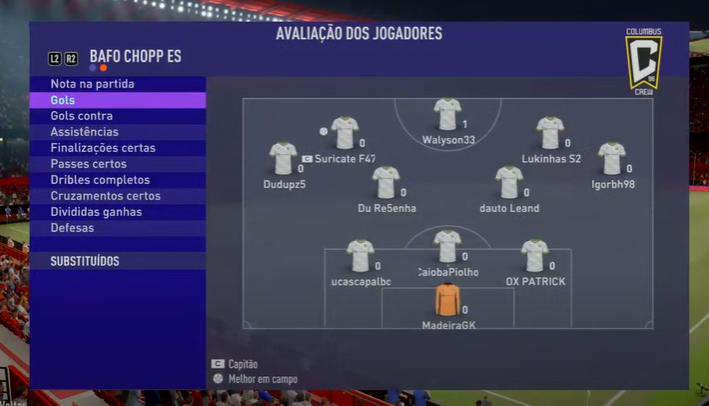Screen dimensions: 709x406
Task: Open the Gols contra stat
Action: 81,116
